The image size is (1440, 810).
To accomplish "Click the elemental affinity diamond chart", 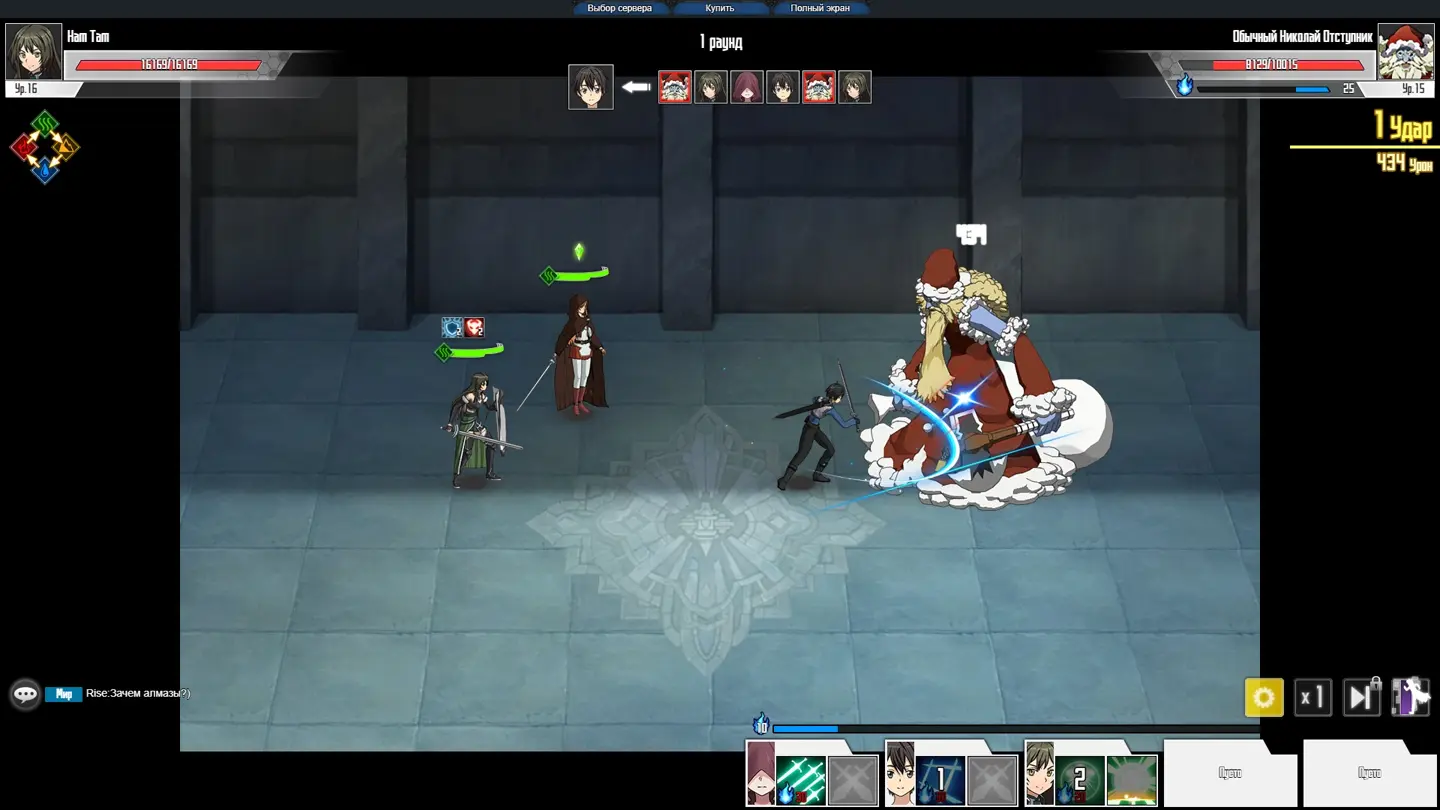I will click(x=45, y=148).
